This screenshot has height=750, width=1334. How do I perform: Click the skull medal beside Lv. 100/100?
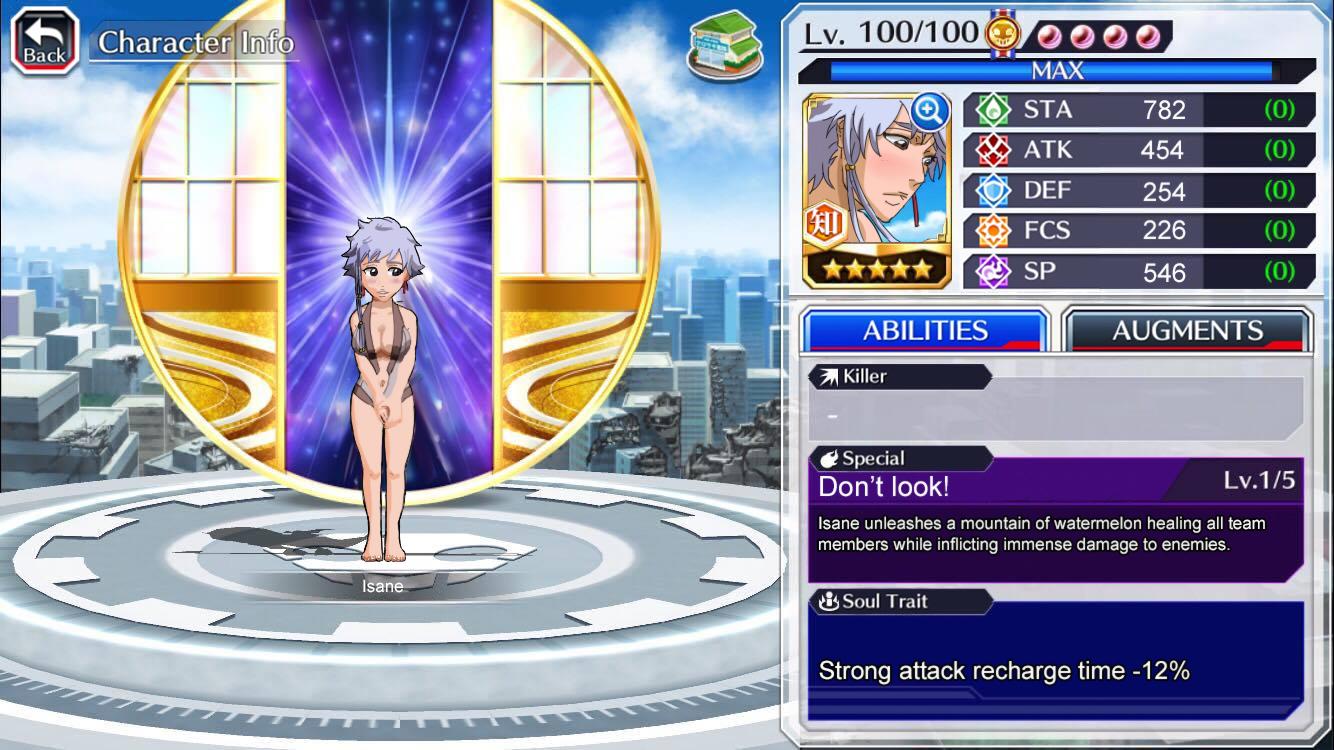point(1002,32)
